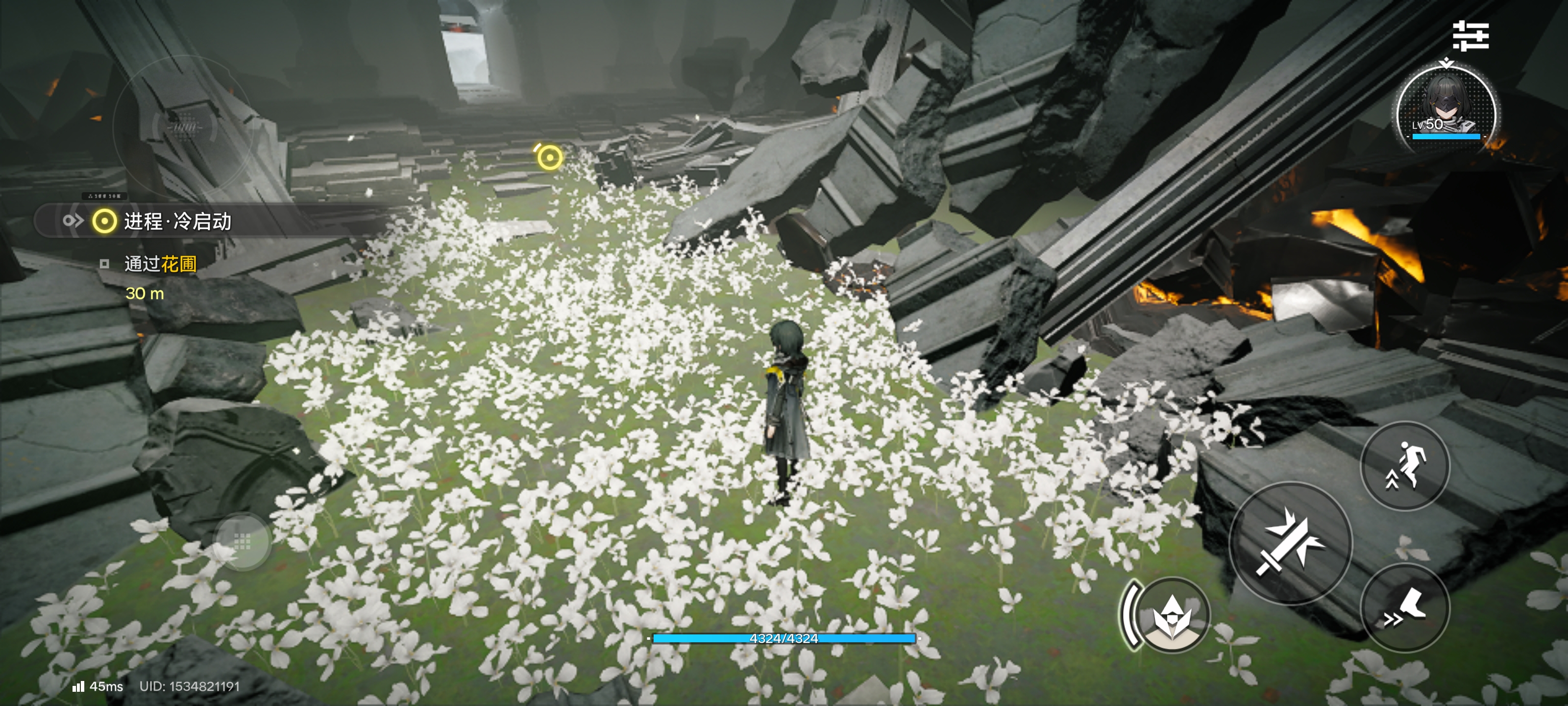Viewport: 1568px width, 706px height.
Task: Select the yellow objective waypoint marker
Action: click(549, 157)
